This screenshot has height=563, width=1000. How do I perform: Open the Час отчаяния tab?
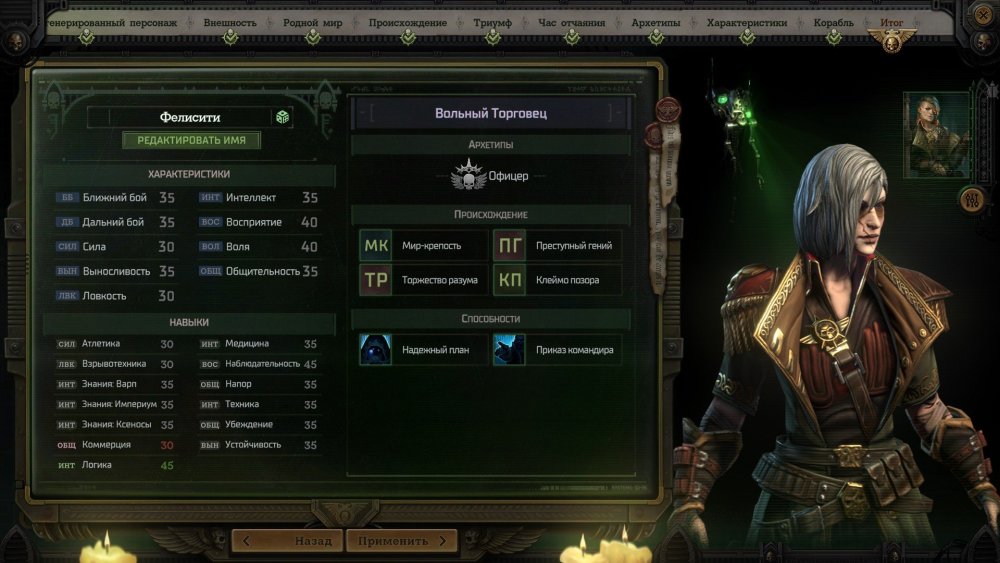572,22
